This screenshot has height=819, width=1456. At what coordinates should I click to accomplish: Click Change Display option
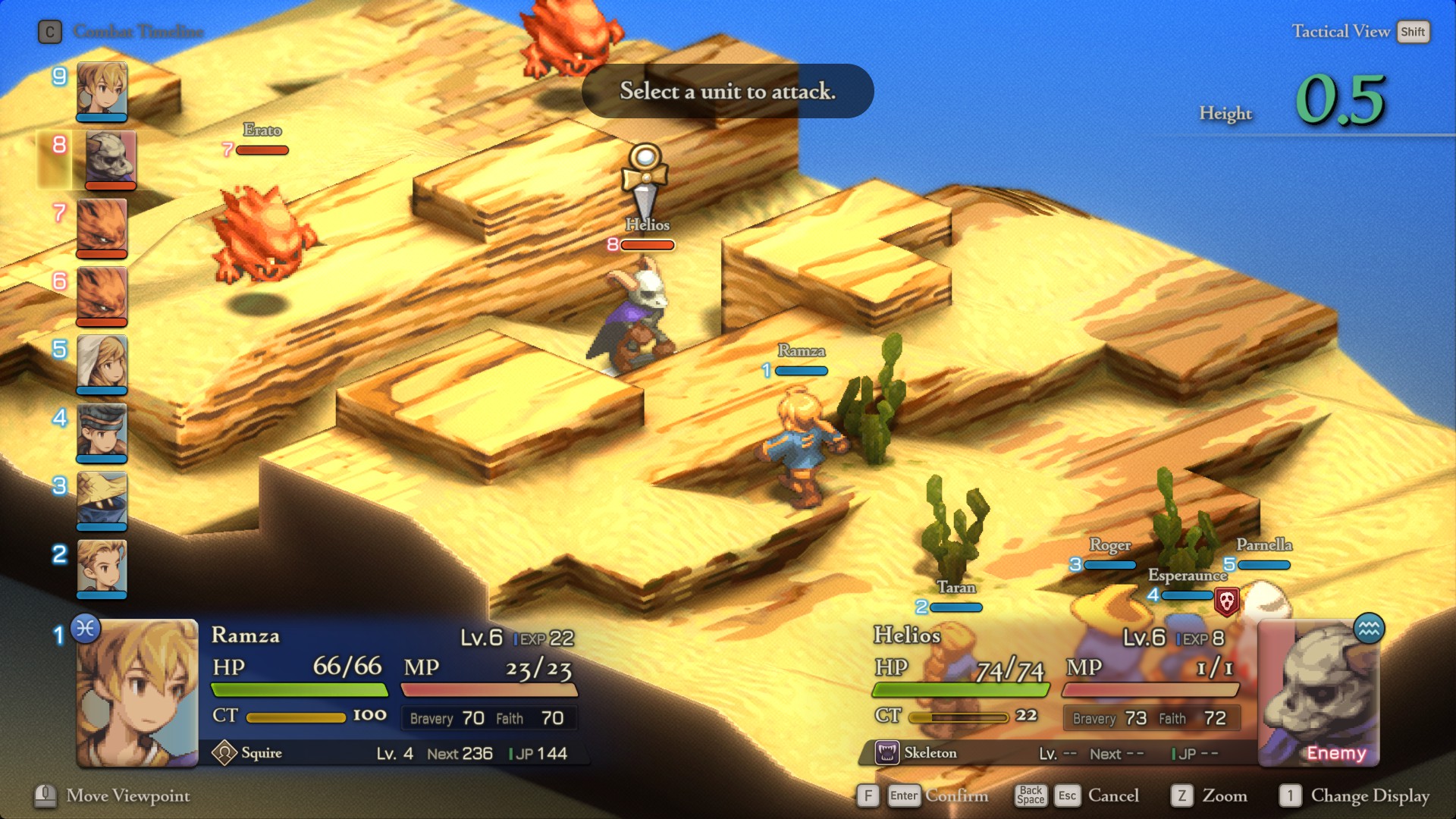1370,795
